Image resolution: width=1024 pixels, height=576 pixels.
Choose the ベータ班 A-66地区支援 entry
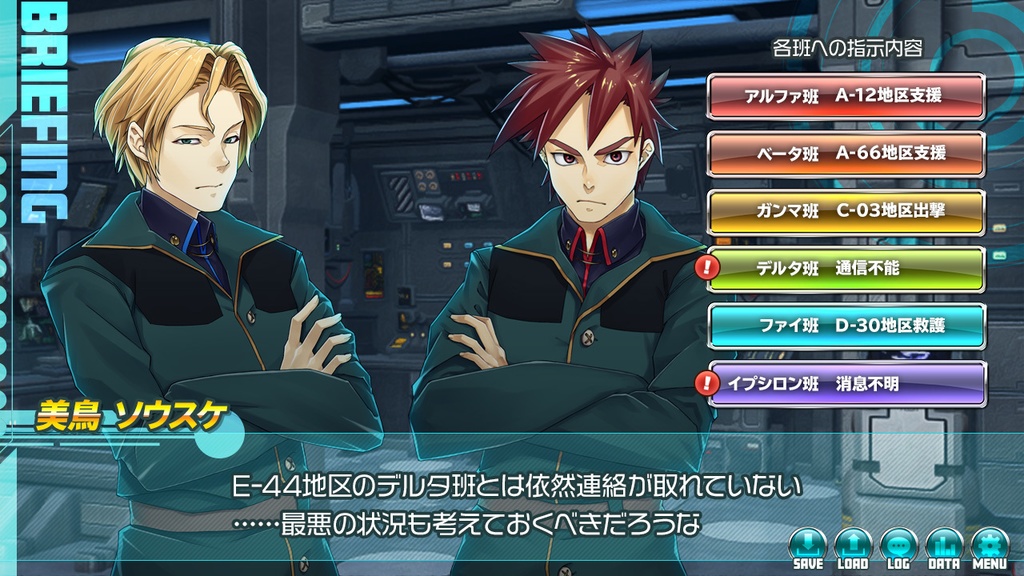pos(846,153)
